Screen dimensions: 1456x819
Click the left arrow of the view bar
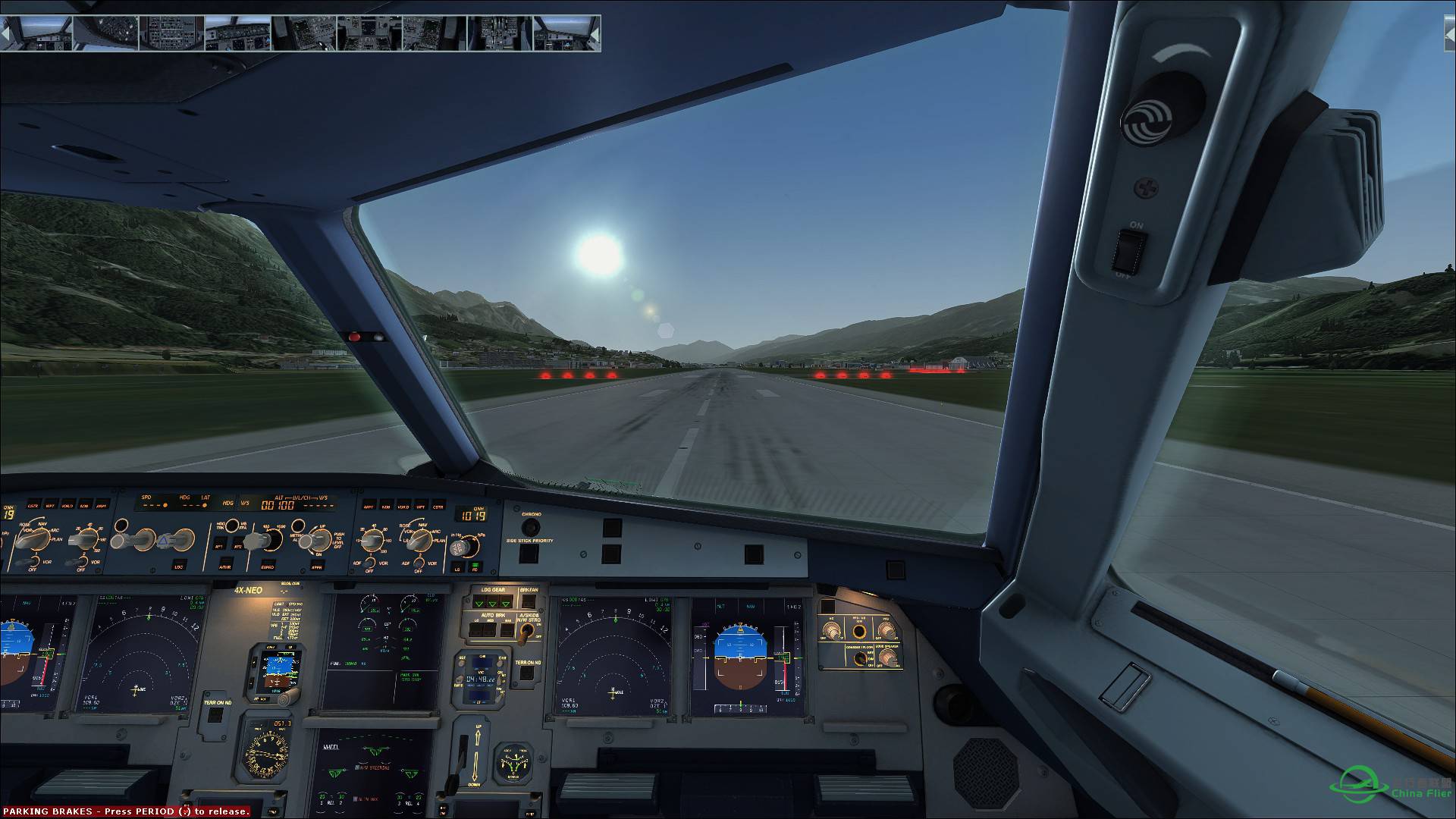click(6, 33)
